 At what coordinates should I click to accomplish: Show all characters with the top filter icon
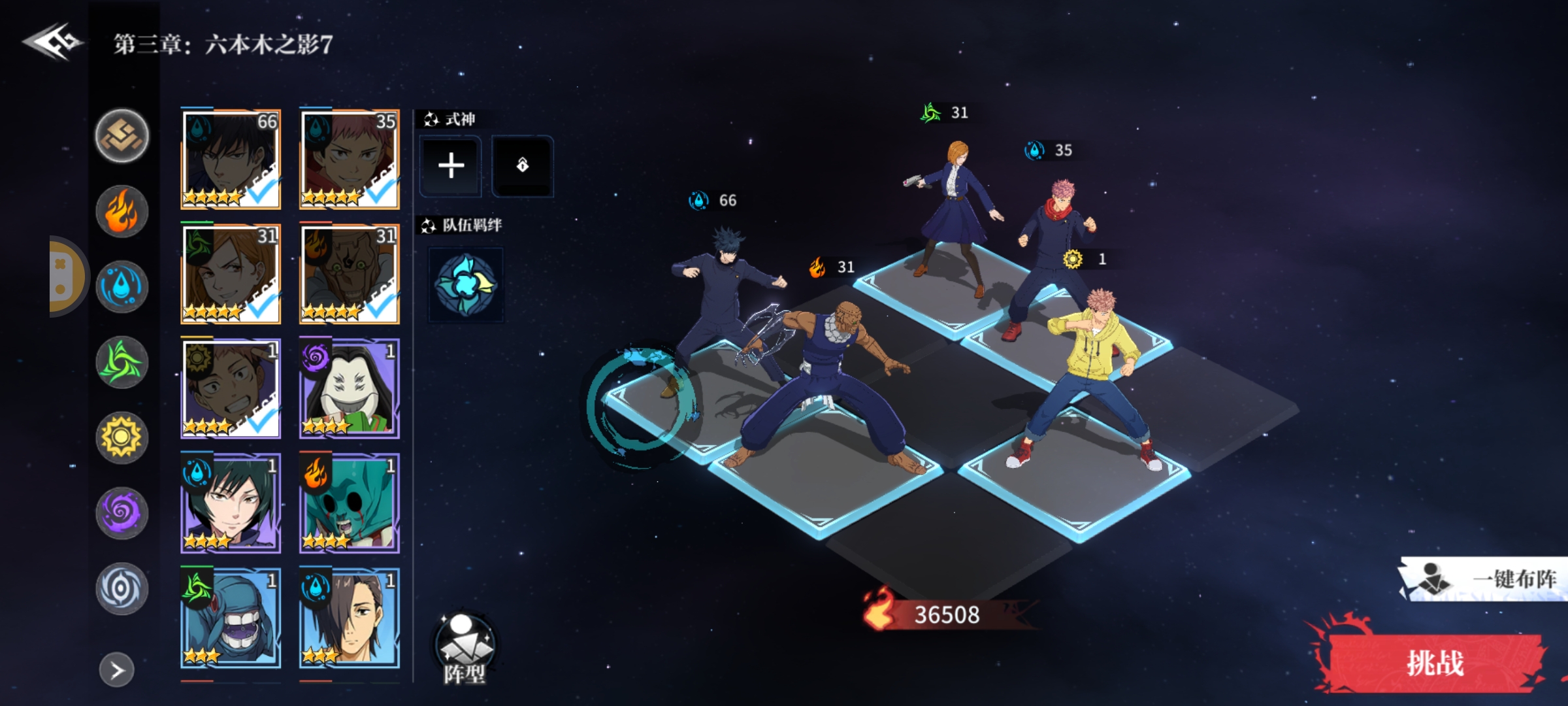[122, 136]
